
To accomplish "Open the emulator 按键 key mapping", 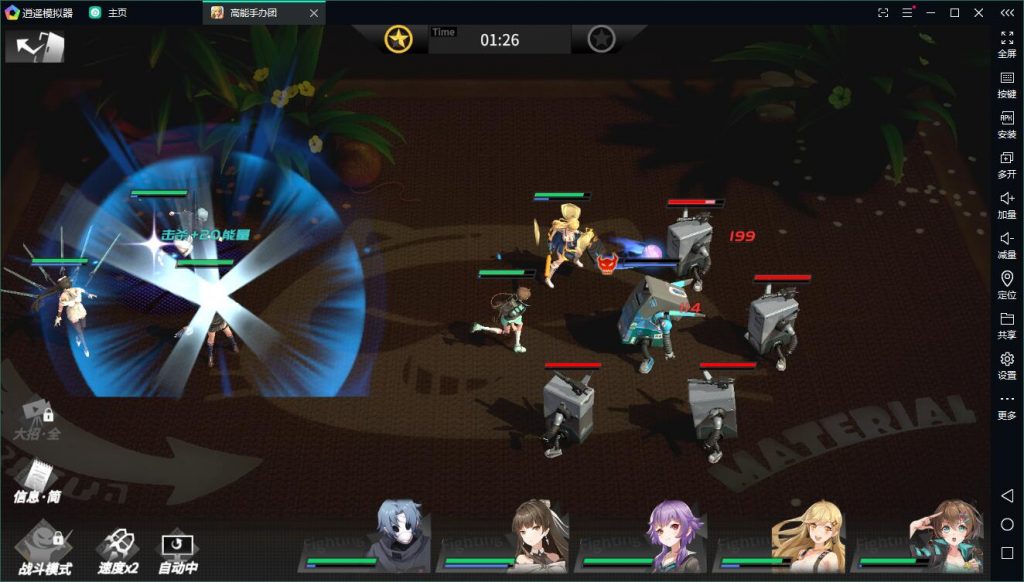I will (x=1006, y=84).
